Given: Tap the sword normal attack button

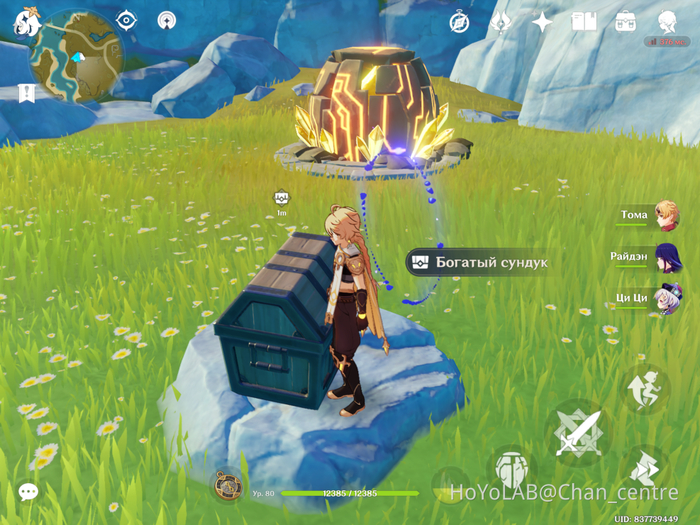Looking at the screenshot, I should coord(579,432).
